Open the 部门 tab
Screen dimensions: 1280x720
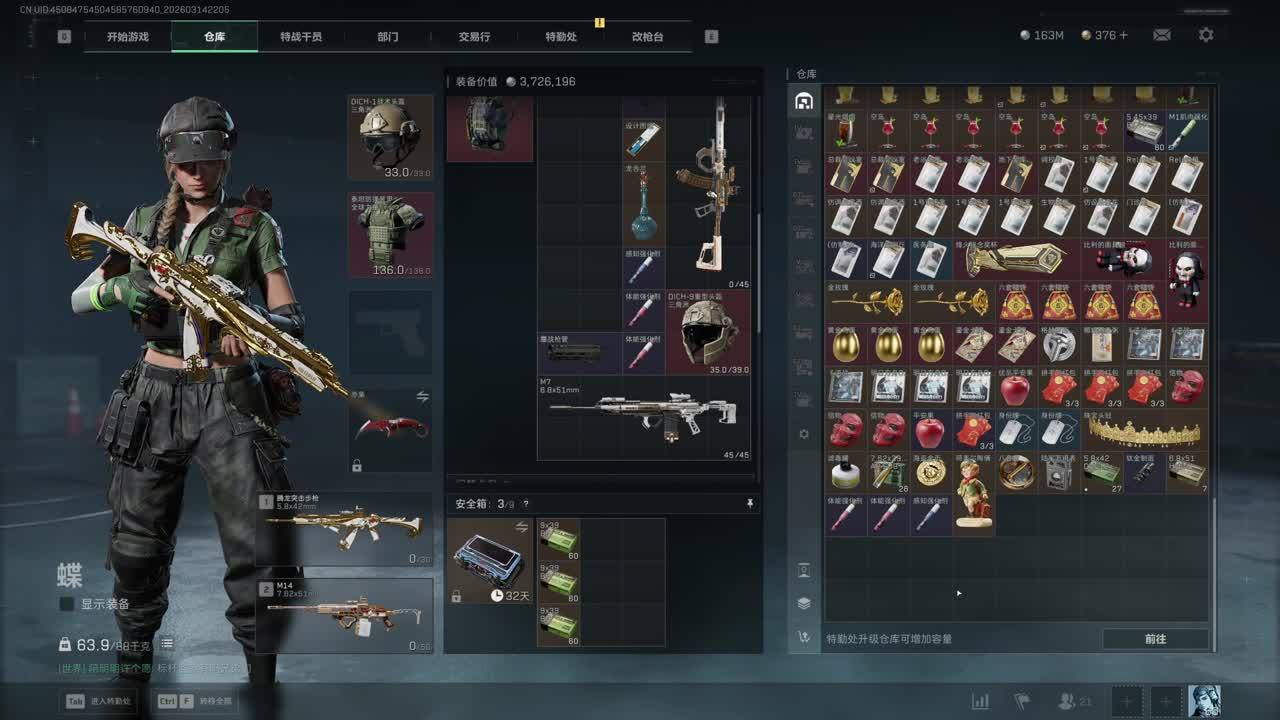click(x=388, y=37)
